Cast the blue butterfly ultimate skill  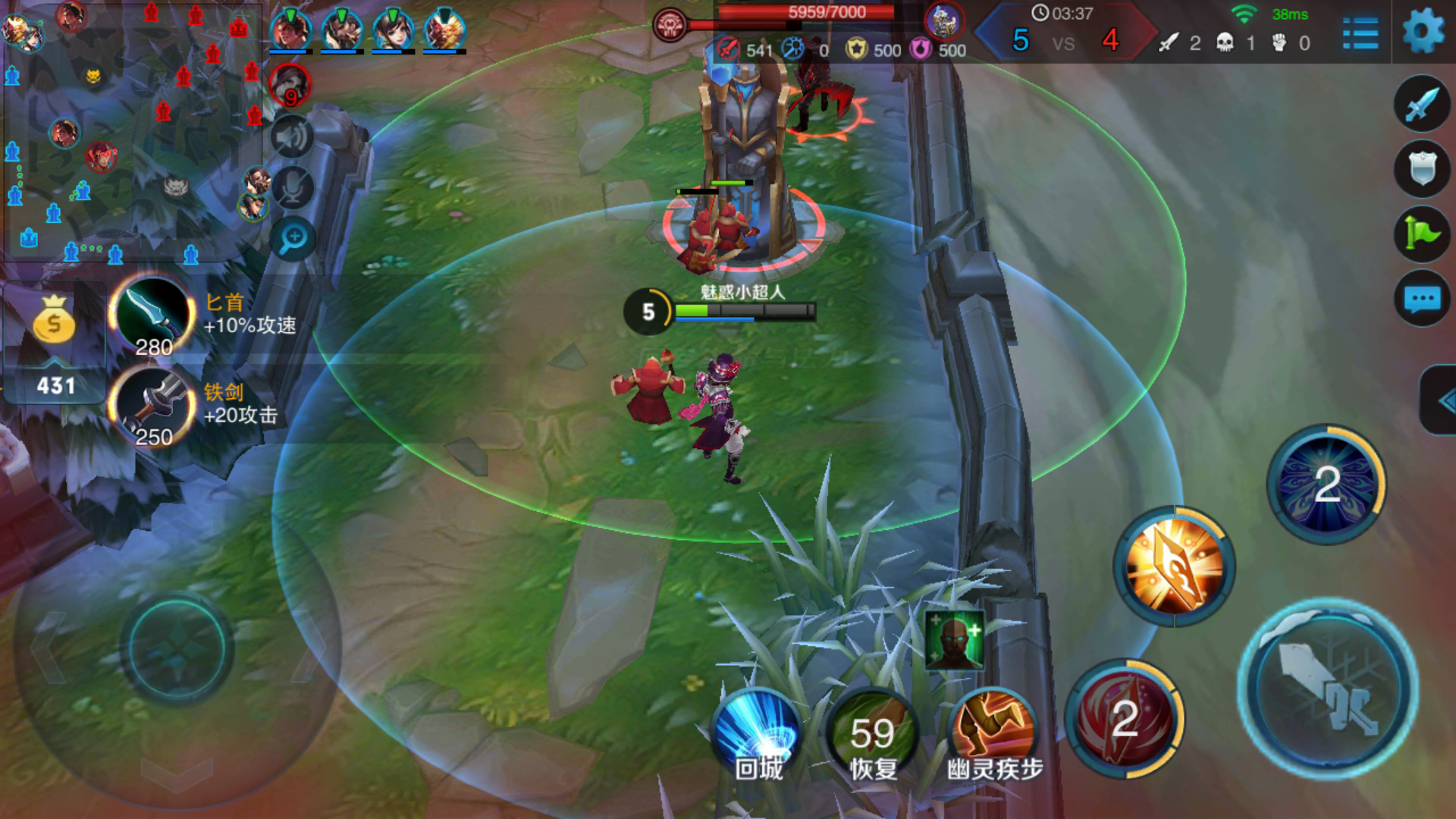1326,484
